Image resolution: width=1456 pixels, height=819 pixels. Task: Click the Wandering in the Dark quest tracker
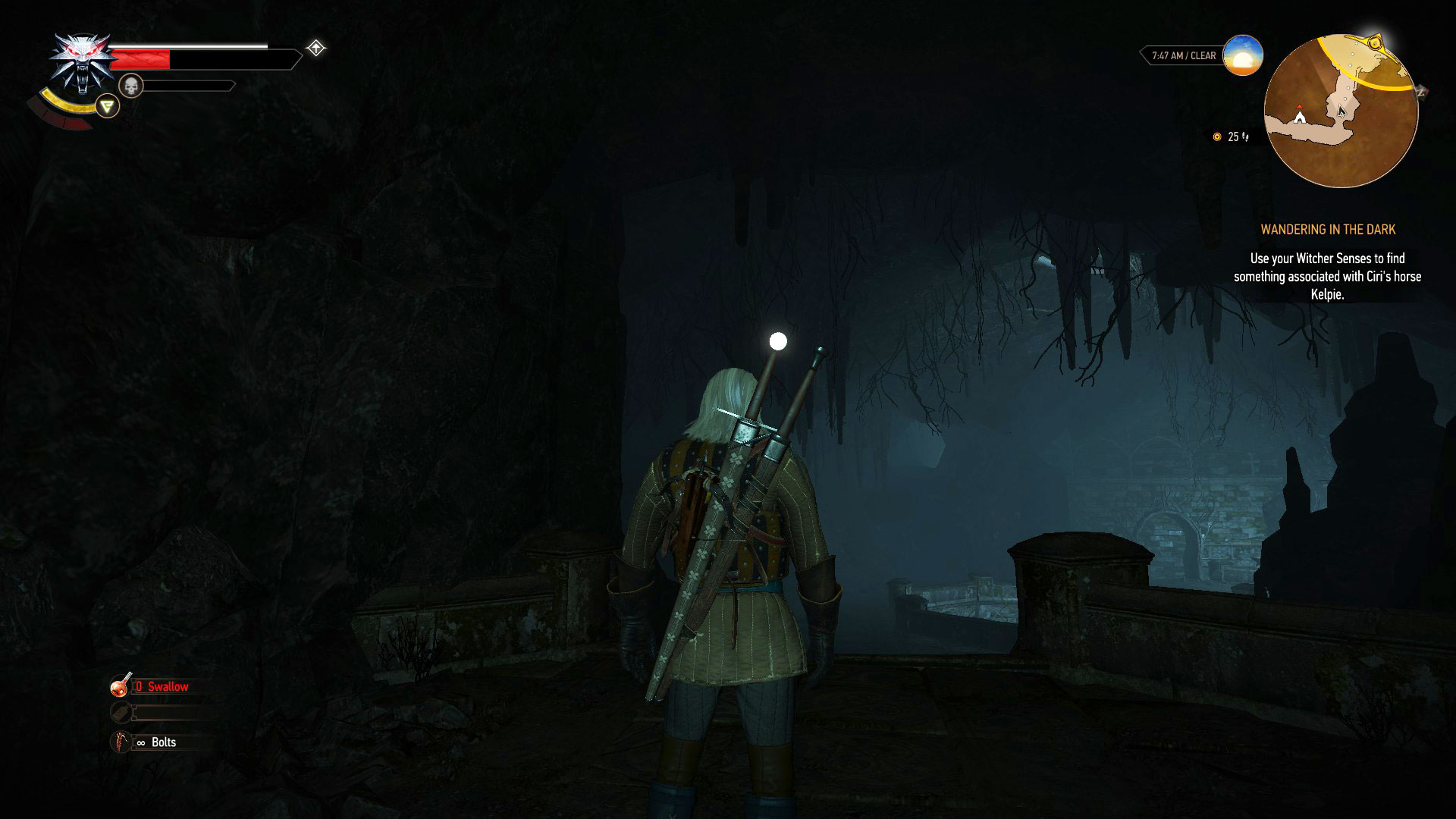pos(1327,229)
